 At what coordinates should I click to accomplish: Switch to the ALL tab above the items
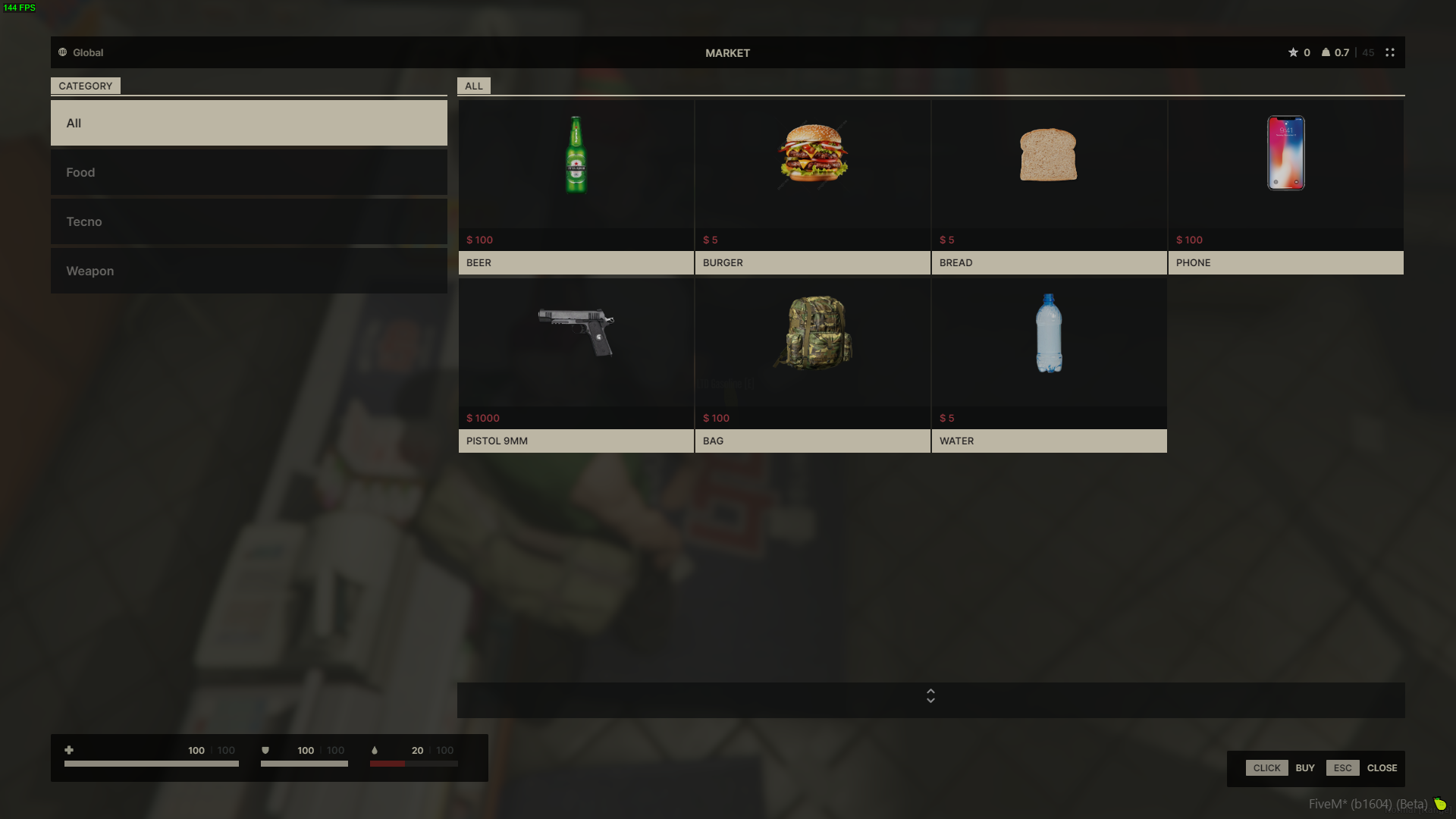pos(473,86)
